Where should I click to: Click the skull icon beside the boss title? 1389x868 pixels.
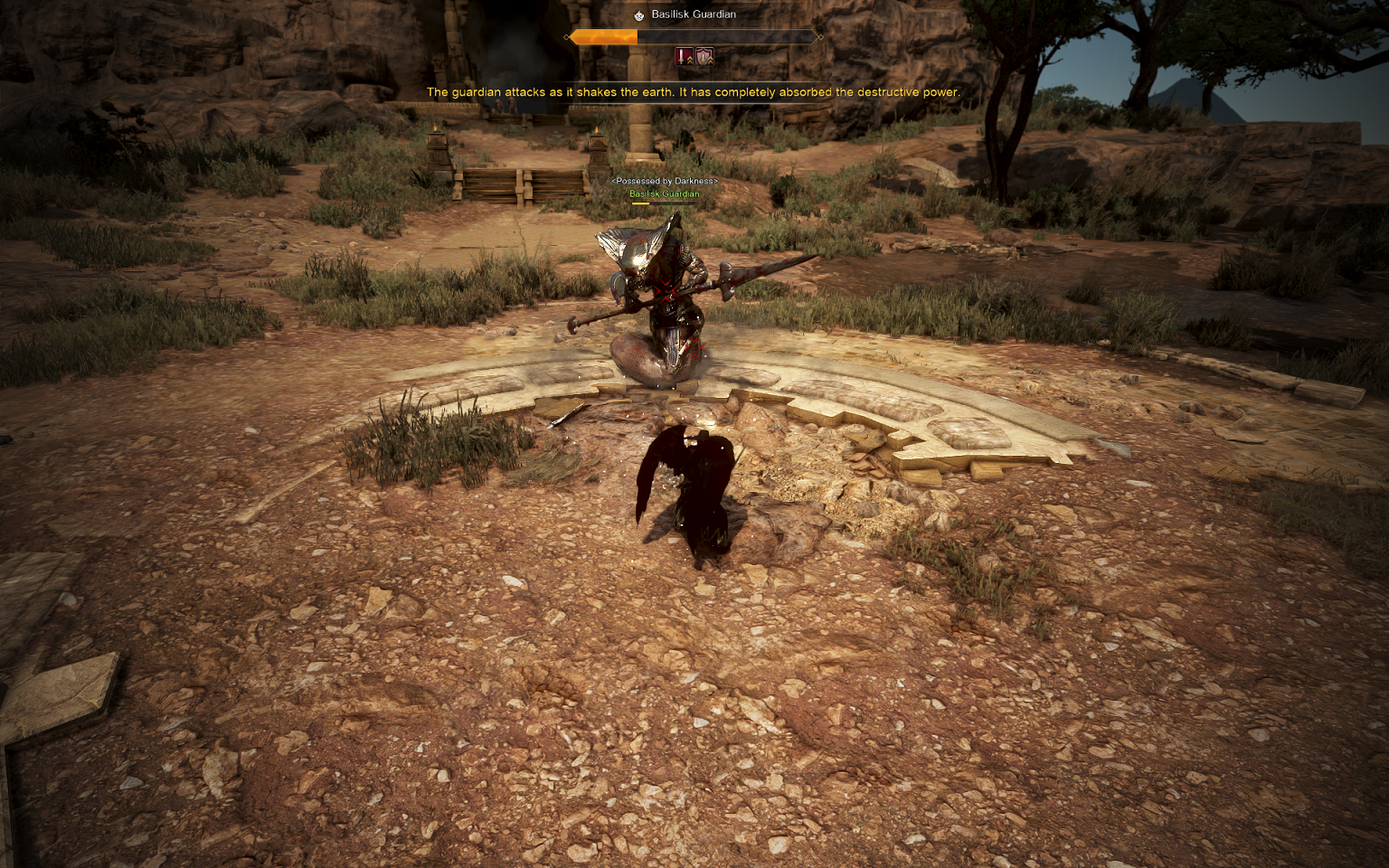tap(639, 14)
